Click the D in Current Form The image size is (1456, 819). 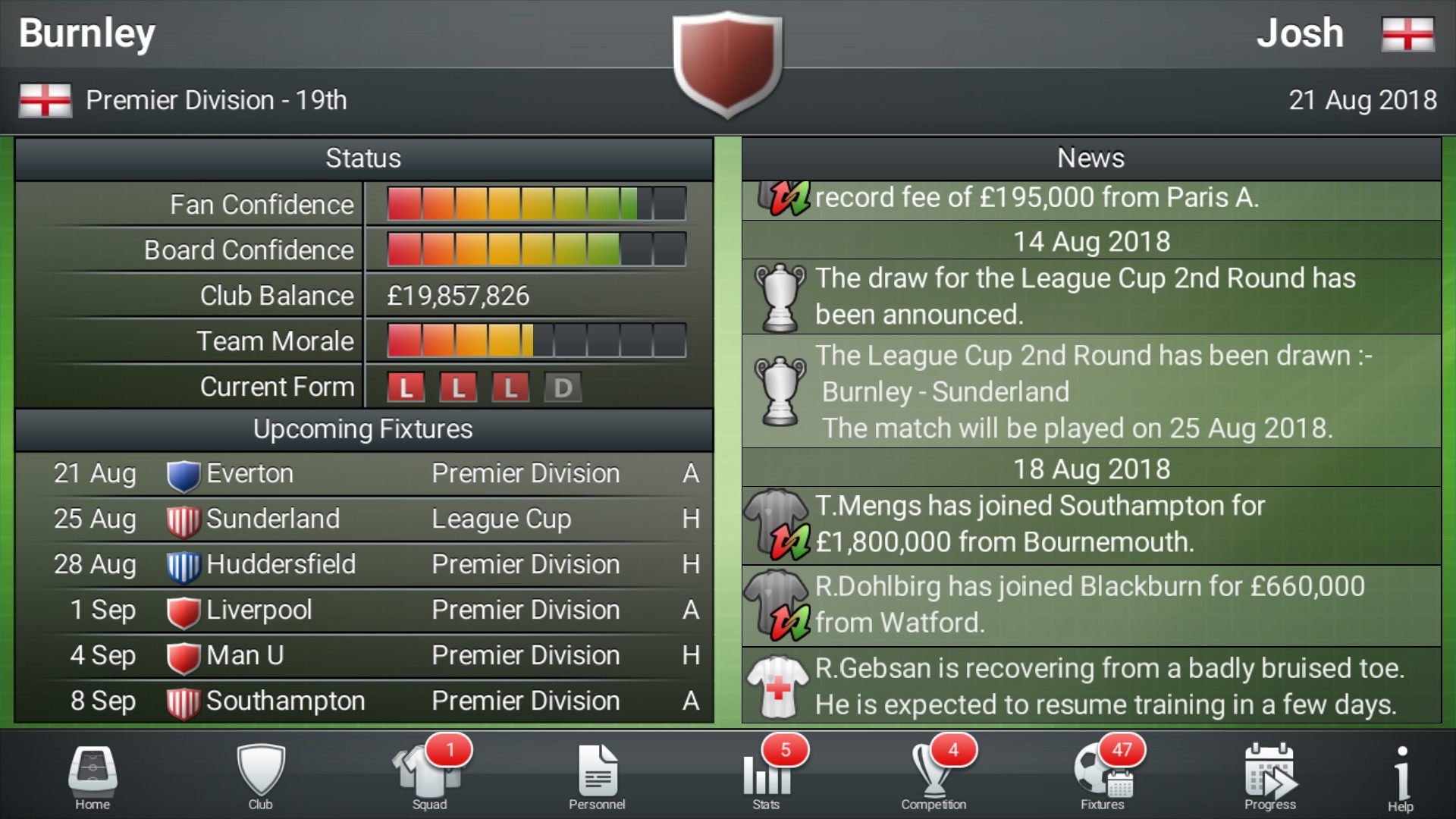click(x=562, y=387)
